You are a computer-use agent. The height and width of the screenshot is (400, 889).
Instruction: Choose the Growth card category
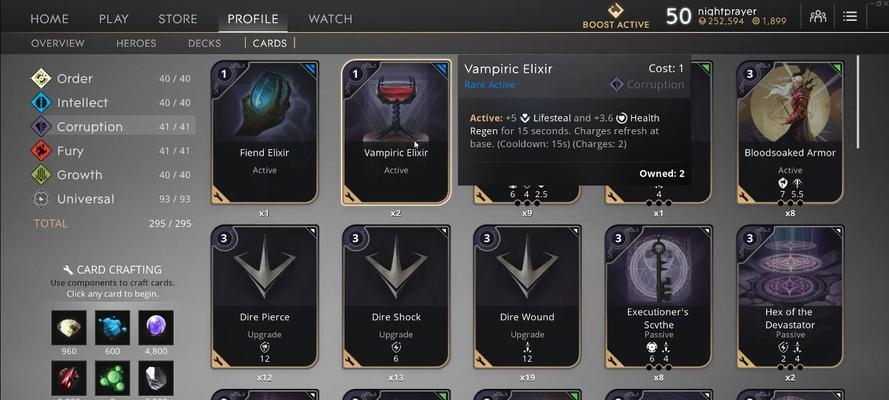(79, 175)
